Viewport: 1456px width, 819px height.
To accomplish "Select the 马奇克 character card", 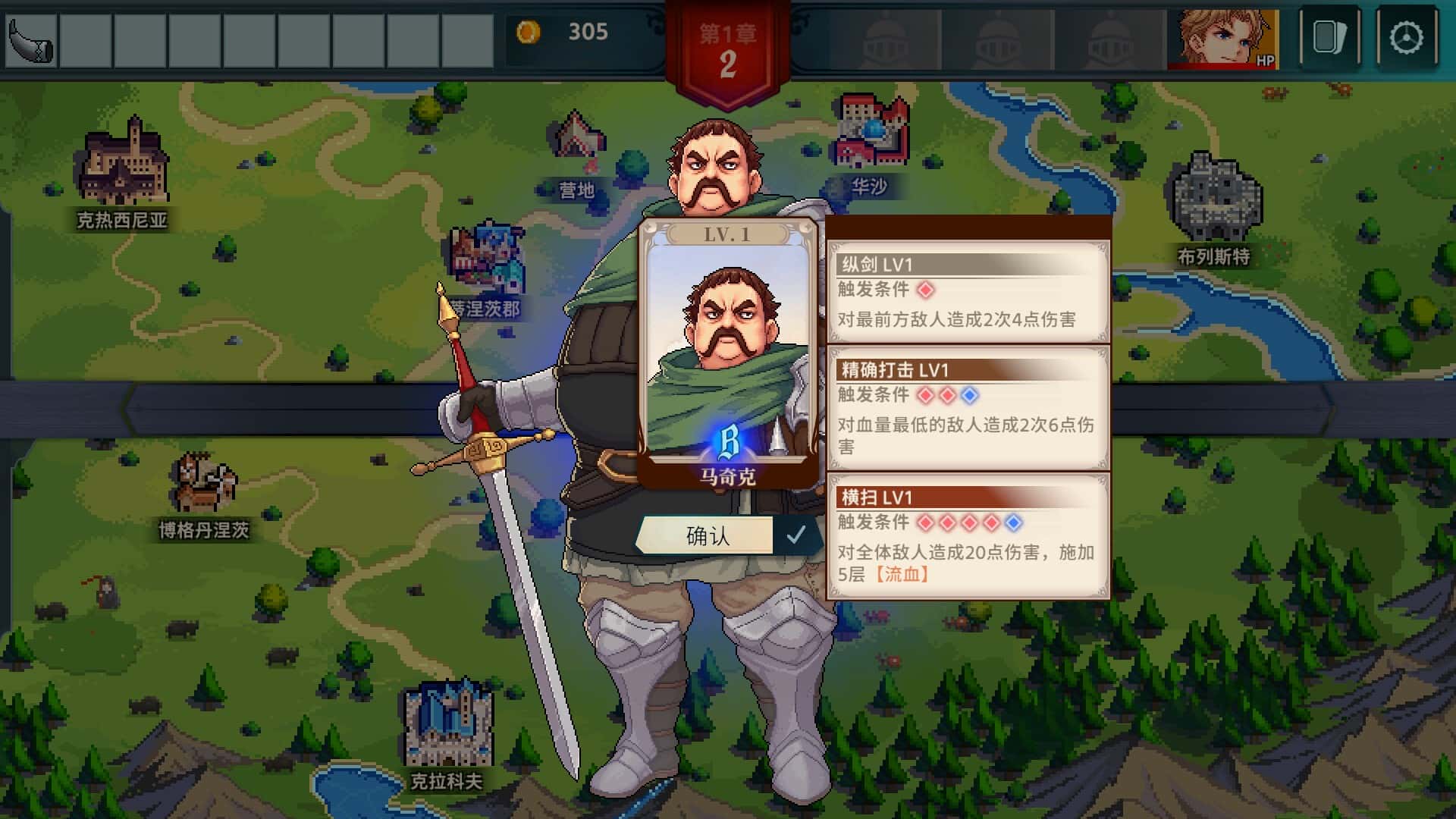I will 727,354.
